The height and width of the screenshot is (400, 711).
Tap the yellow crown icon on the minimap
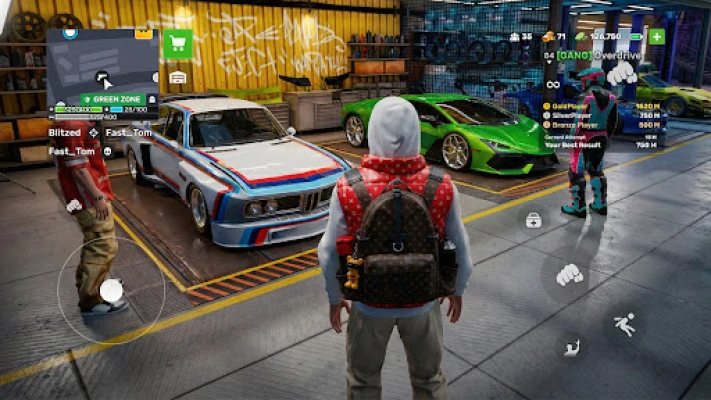pyautogui.click(x=144, y=34)
